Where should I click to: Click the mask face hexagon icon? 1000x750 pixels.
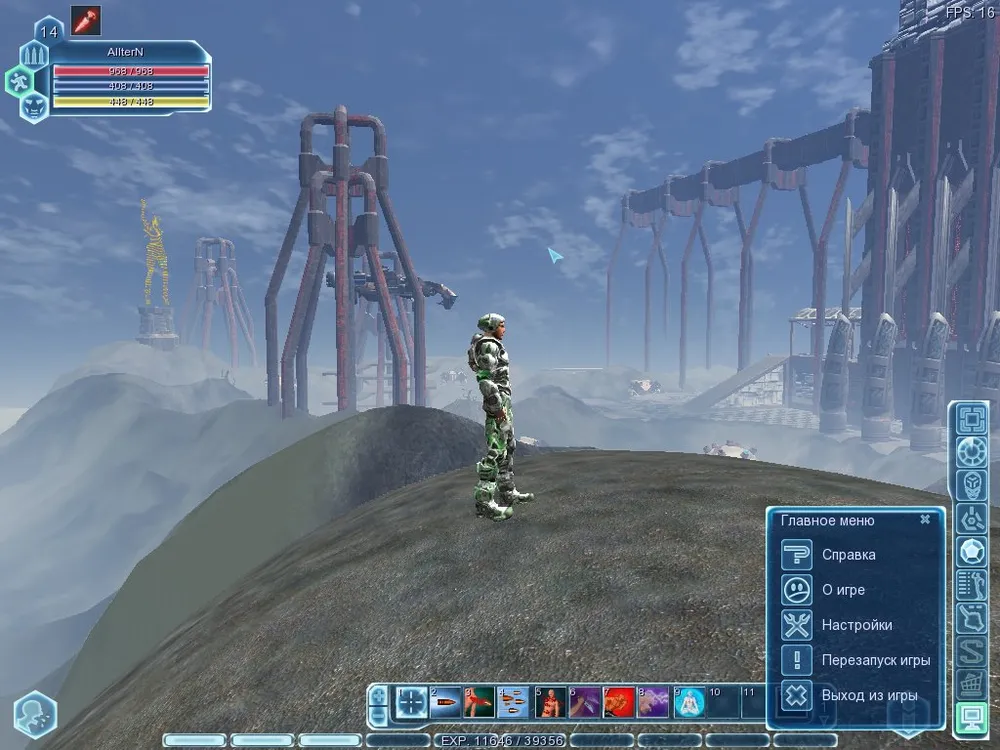[x=33, y=102]
